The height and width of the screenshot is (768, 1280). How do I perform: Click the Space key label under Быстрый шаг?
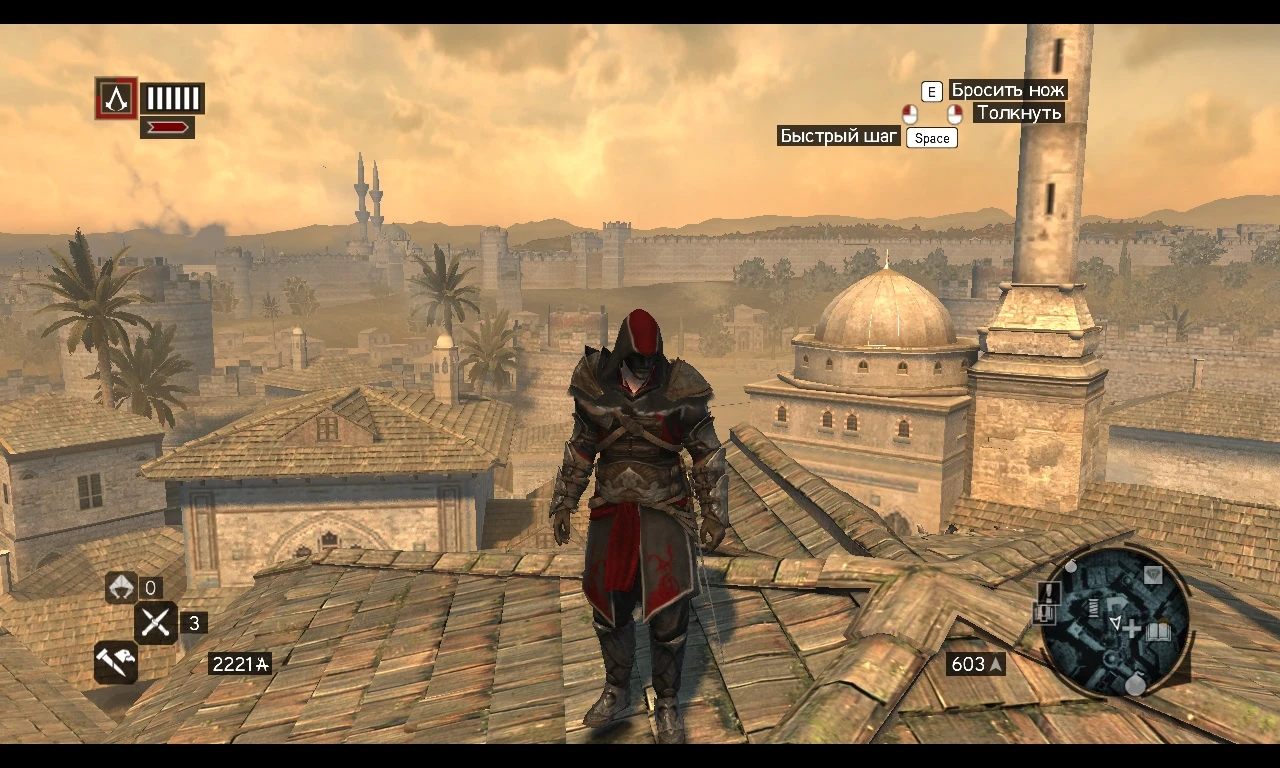(x=931, y=138)
